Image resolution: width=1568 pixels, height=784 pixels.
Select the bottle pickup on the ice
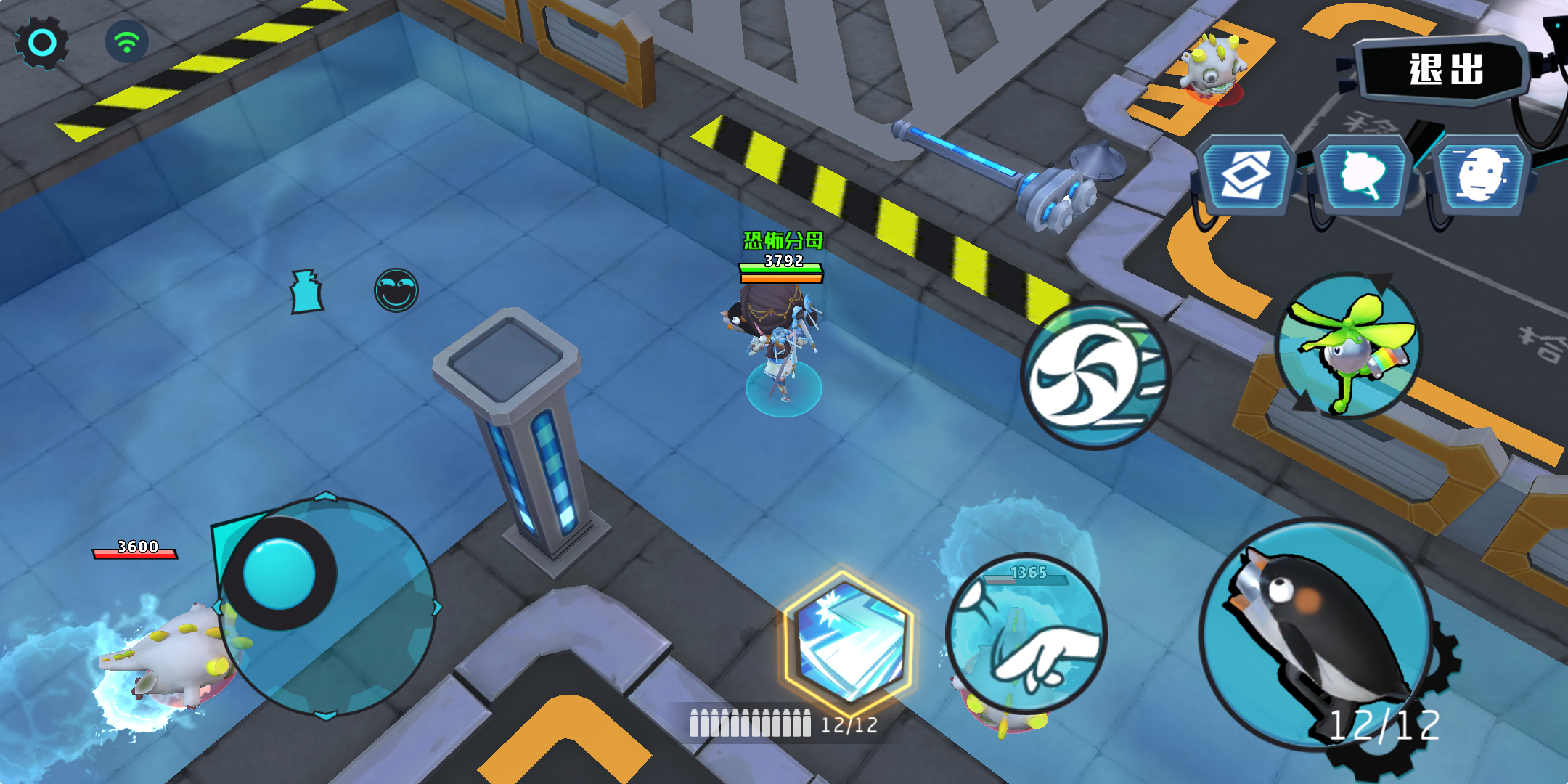tap(305, 290)
